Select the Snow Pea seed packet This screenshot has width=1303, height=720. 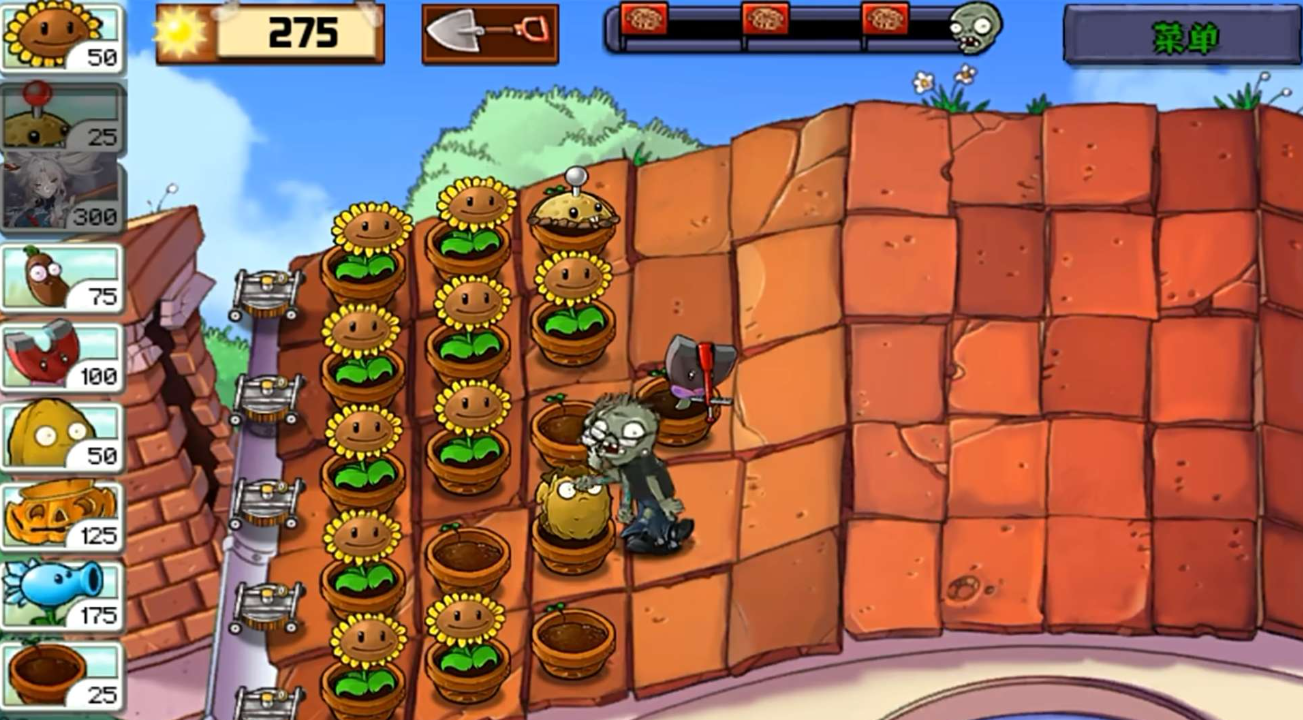click(x=62, y=596)
